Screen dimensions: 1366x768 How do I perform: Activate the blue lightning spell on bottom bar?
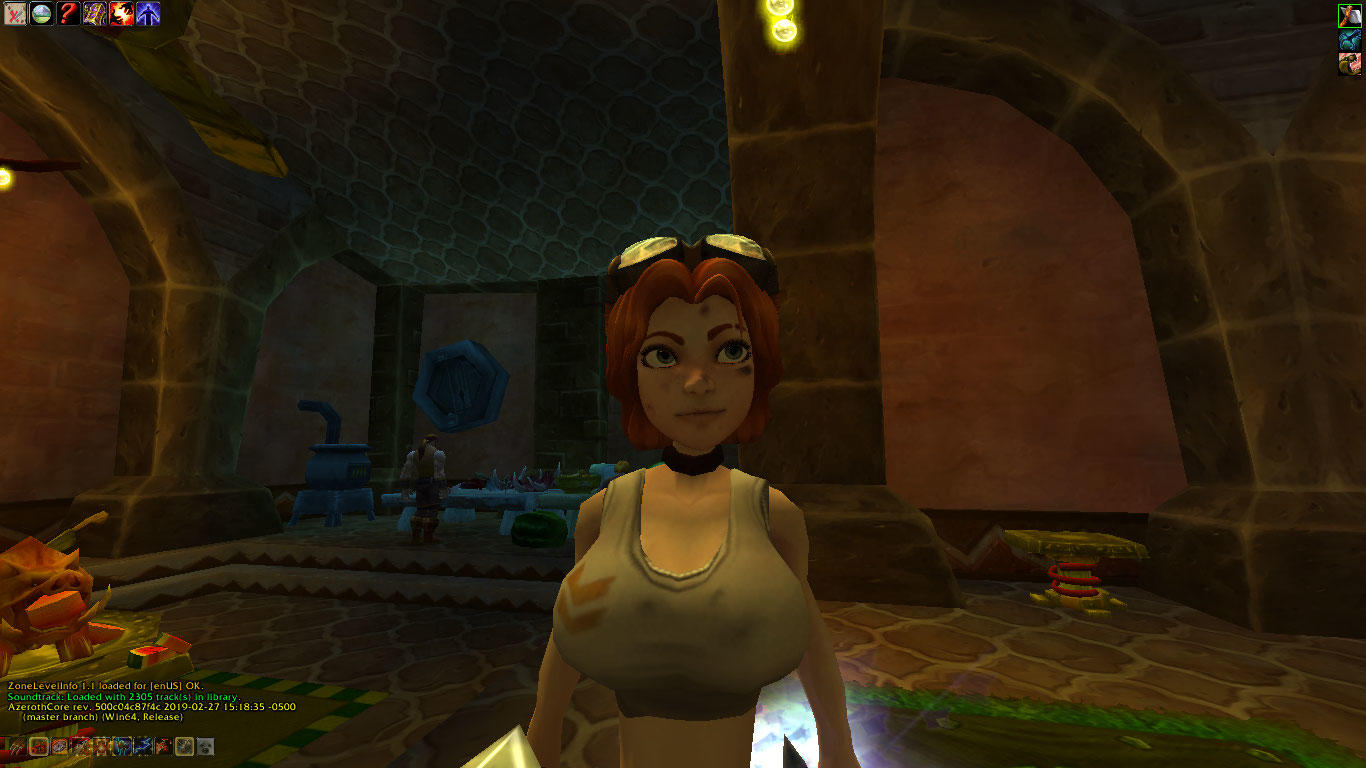pyautogui.click(x=143, y=748)
